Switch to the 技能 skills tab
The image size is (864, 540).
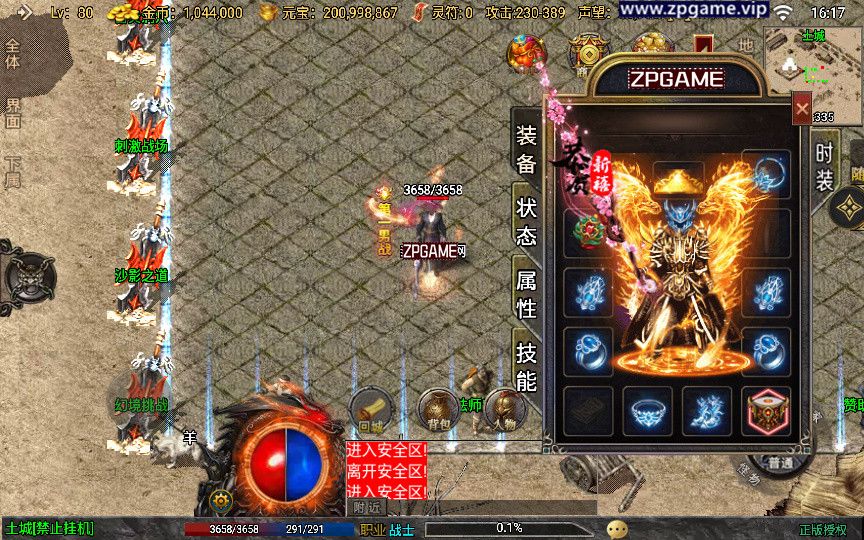[x=526, y=366]
